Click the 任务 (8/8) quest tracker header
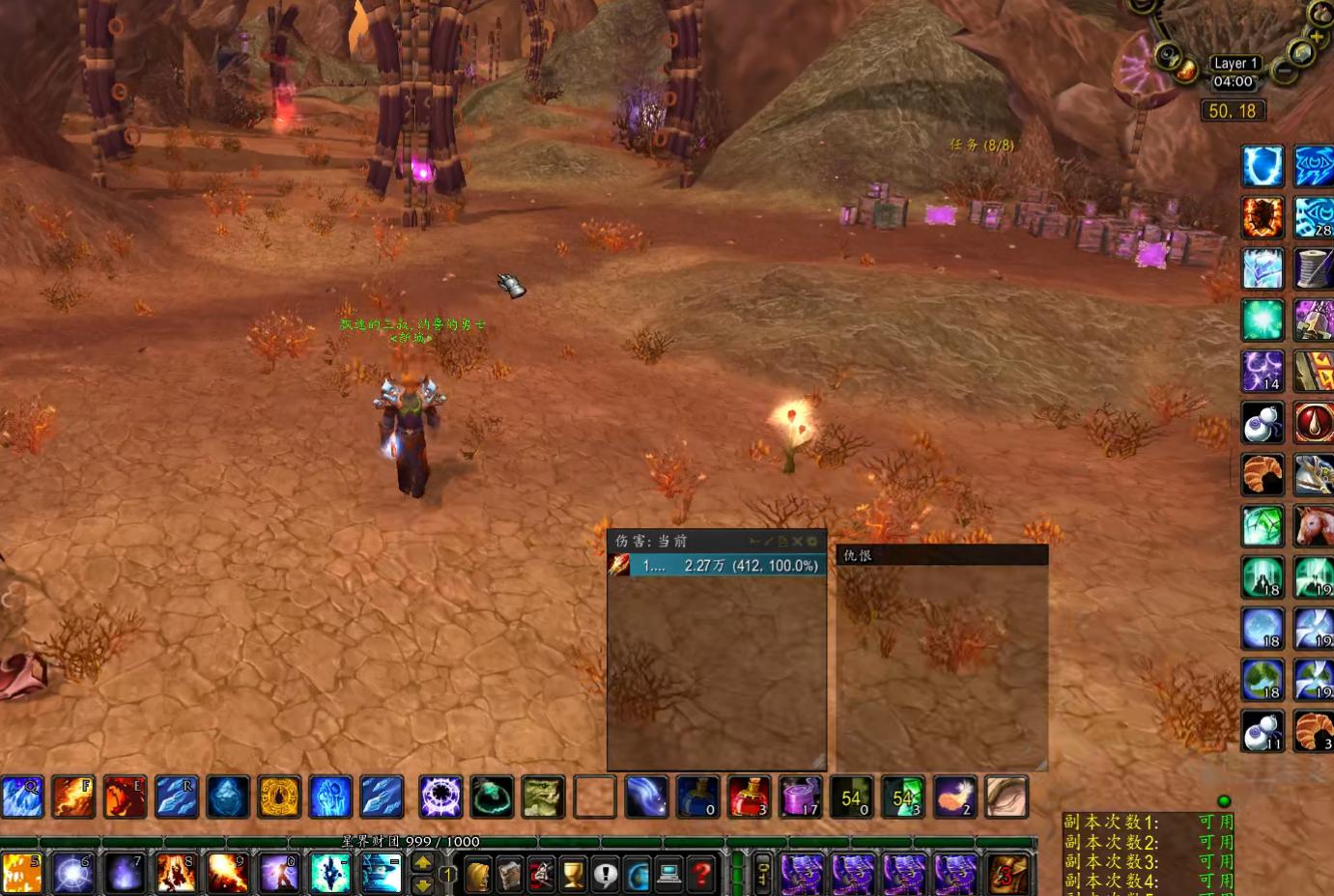Screen dimensions: 1334x896 (x=981, y=145)
